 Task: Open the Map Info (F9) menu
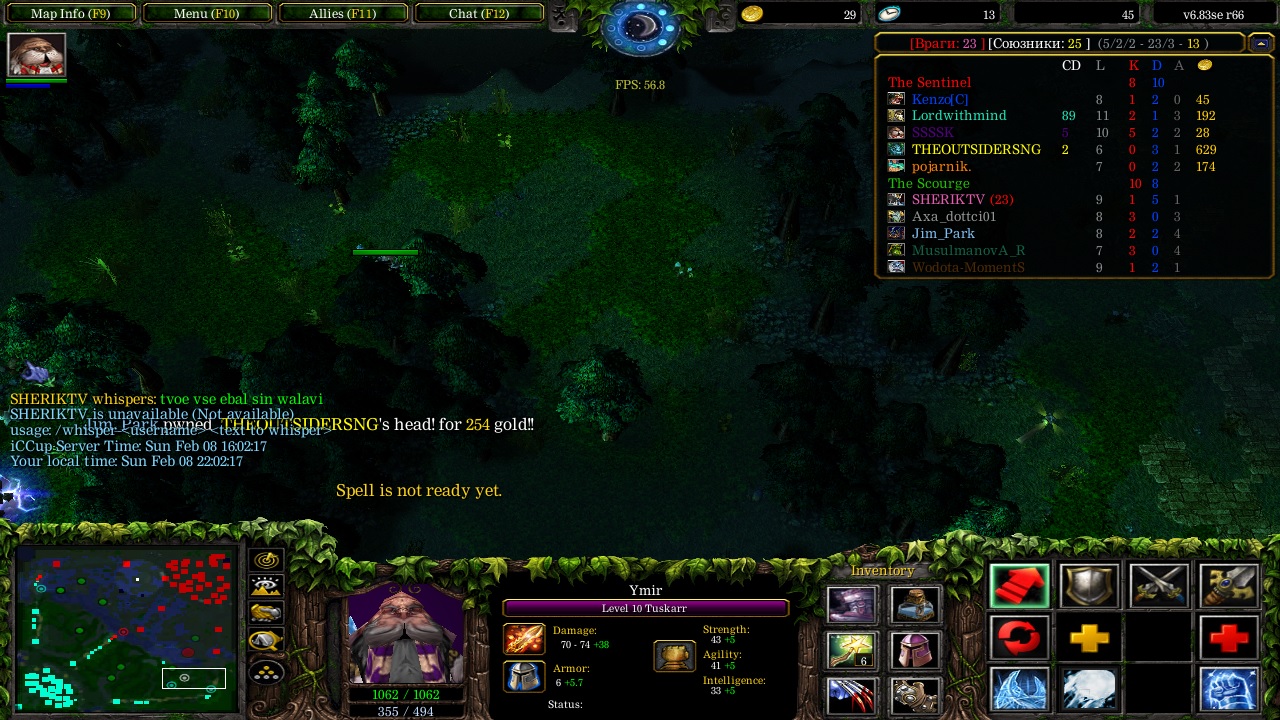click(x=70, y=14)
